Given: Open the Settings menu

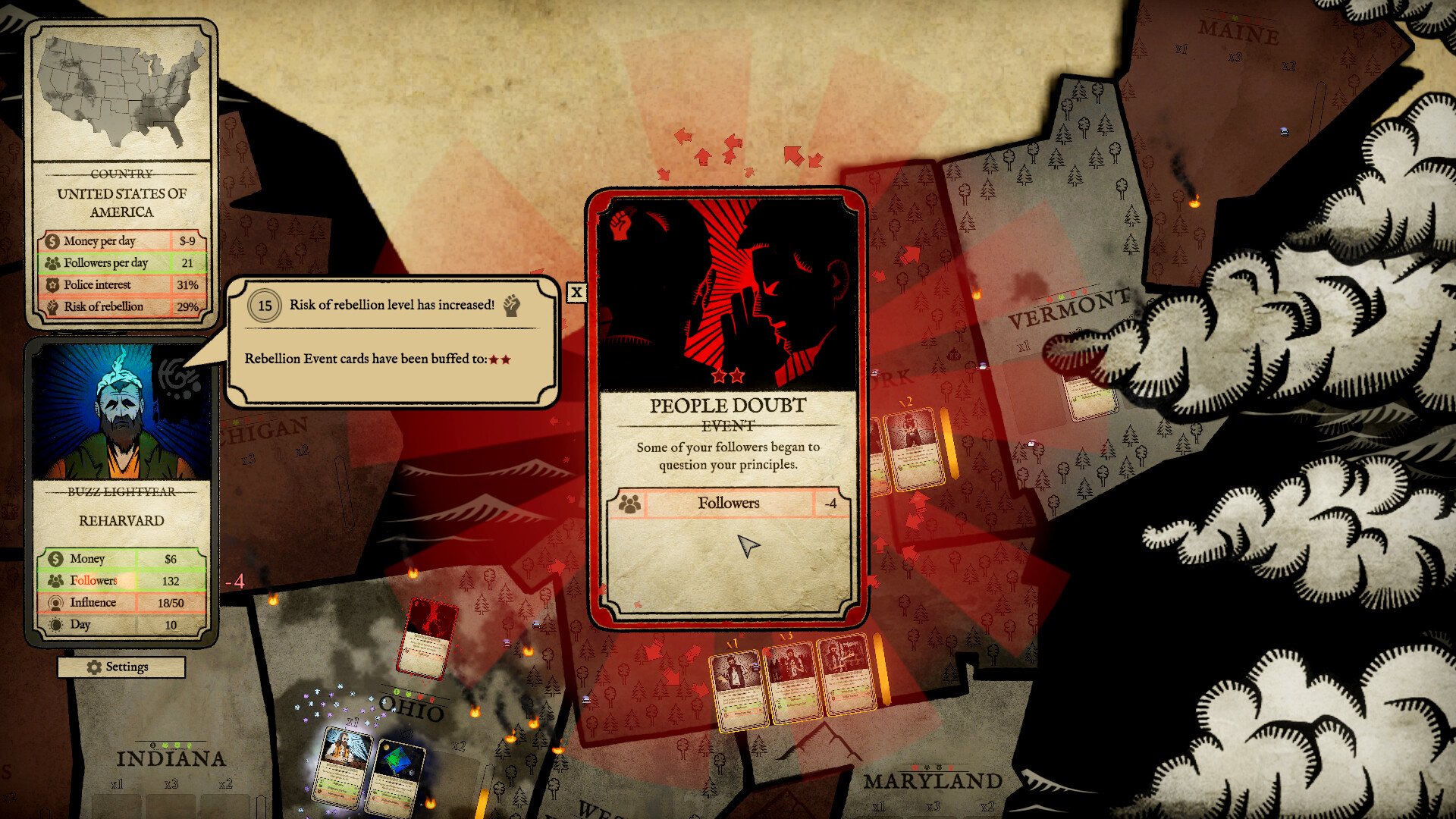Looking at the screenshot, I should (121, 667).
